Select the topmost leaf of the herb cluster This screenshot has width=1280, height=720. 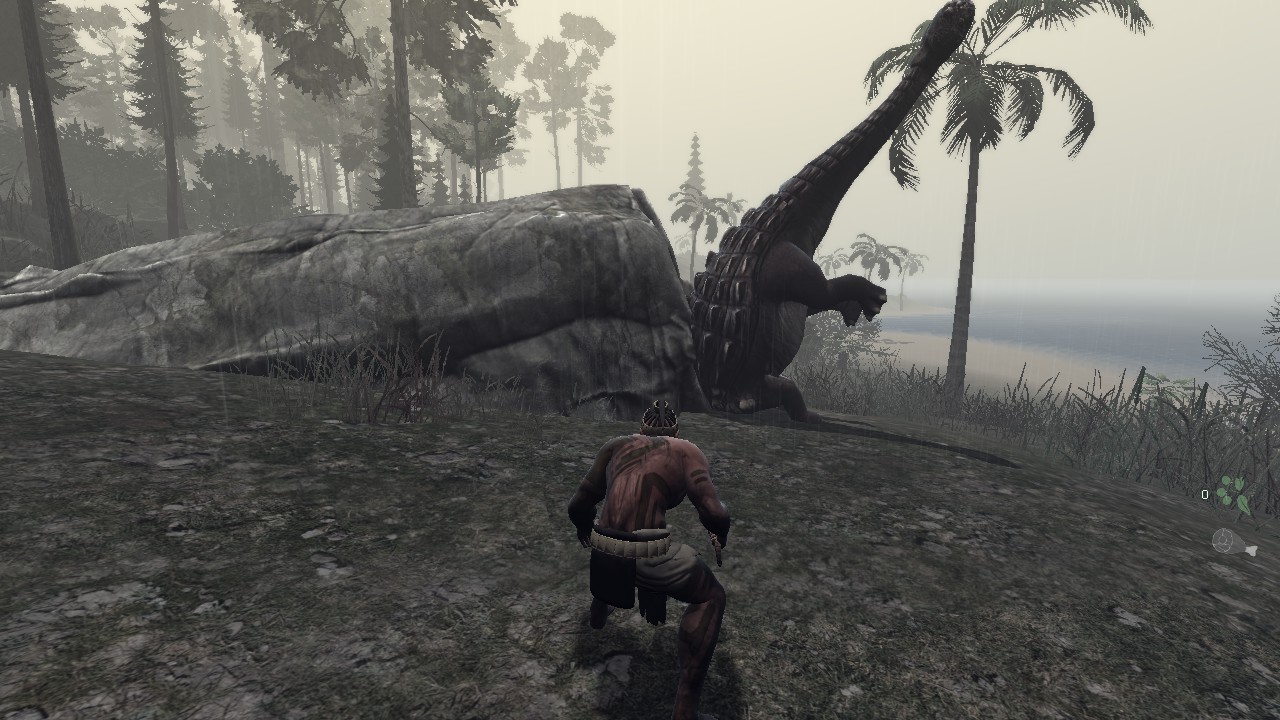point(1226,481)
